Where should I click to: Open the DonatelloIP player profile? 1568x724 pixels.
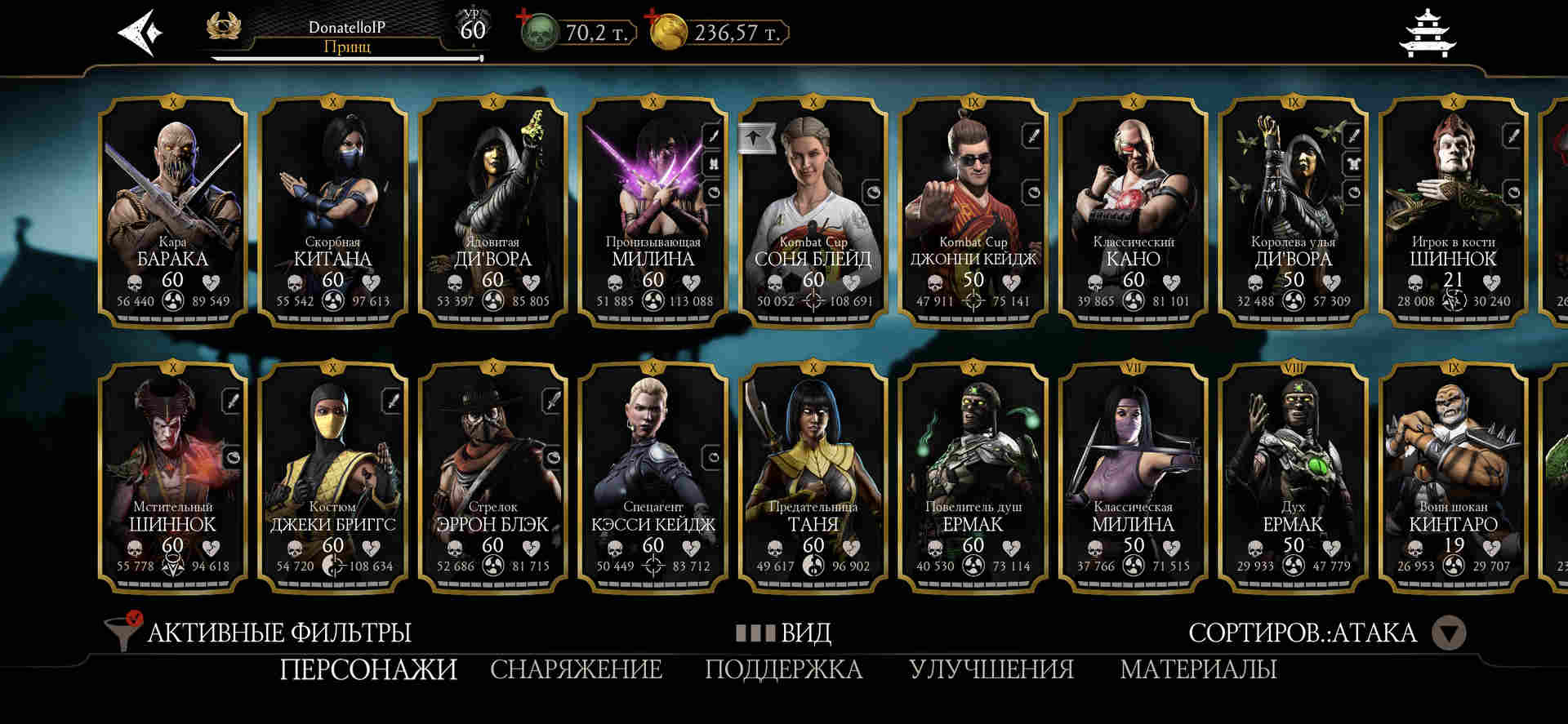346,36
